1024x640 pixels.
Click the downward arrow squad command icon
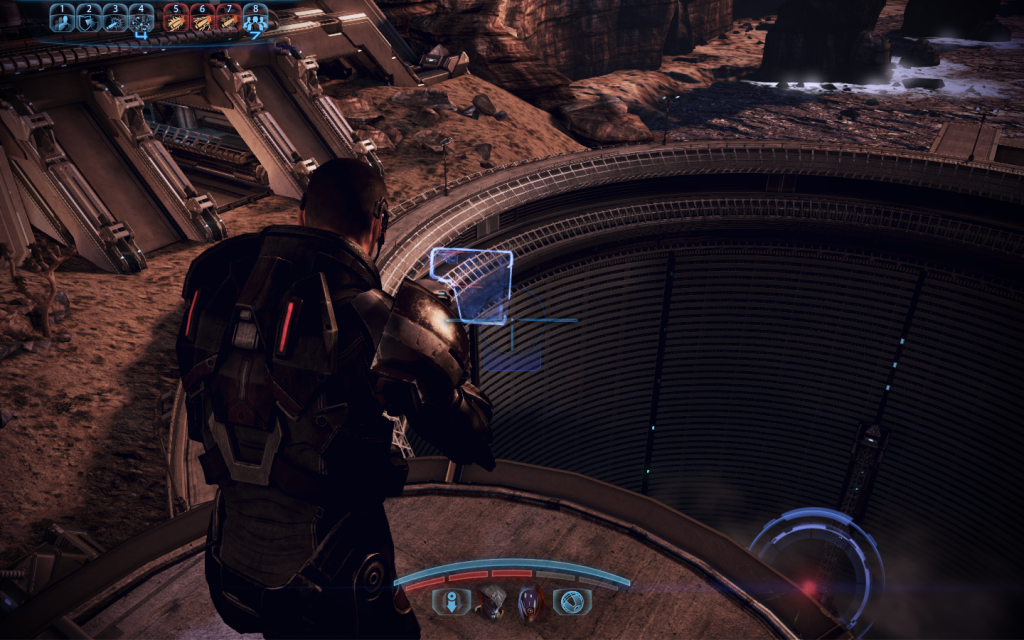[x=450, y=600]
